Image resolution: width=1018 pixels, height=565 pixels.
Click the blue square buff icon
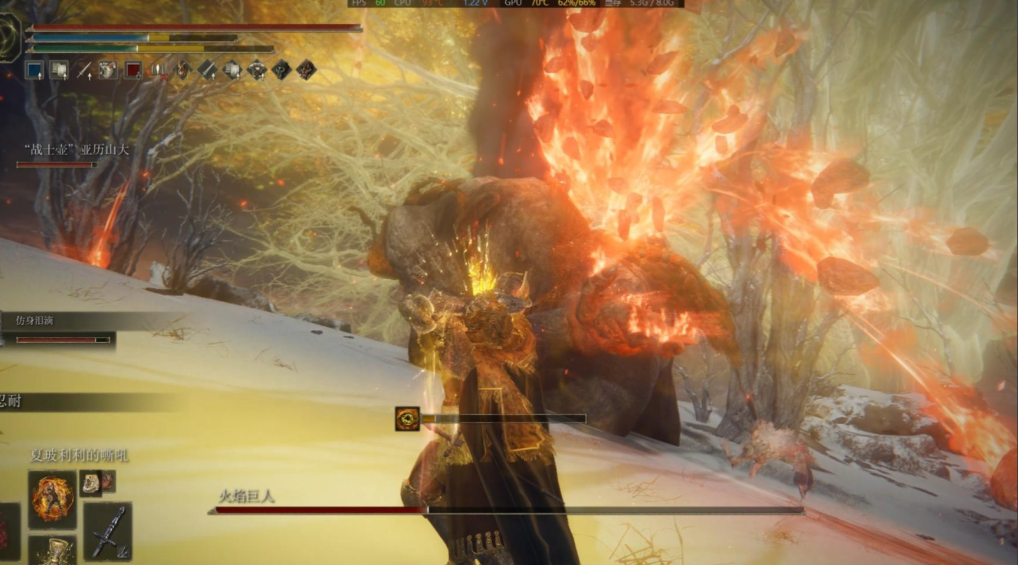coord(34,70)
